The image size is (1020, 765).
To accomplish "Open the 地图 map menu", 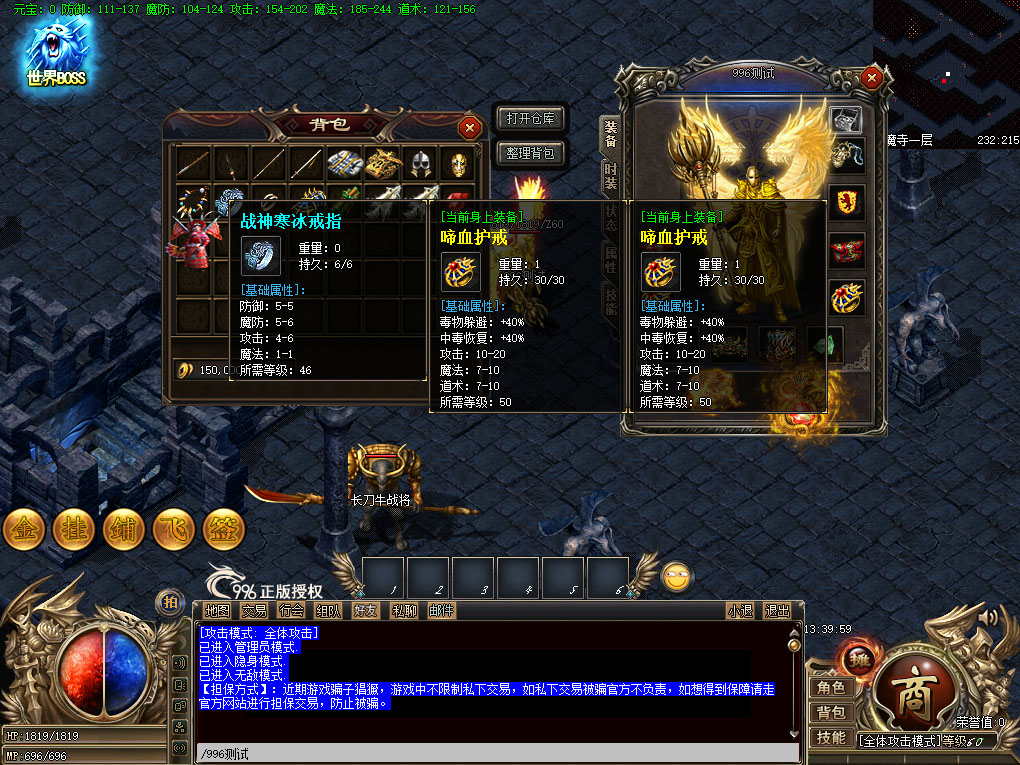I will [x=217, y=610].
